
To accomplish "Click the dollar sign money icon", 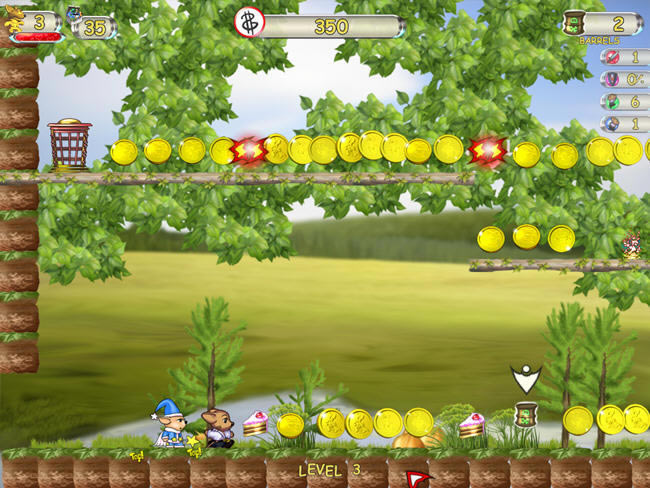I will click(x=249, y=23).
